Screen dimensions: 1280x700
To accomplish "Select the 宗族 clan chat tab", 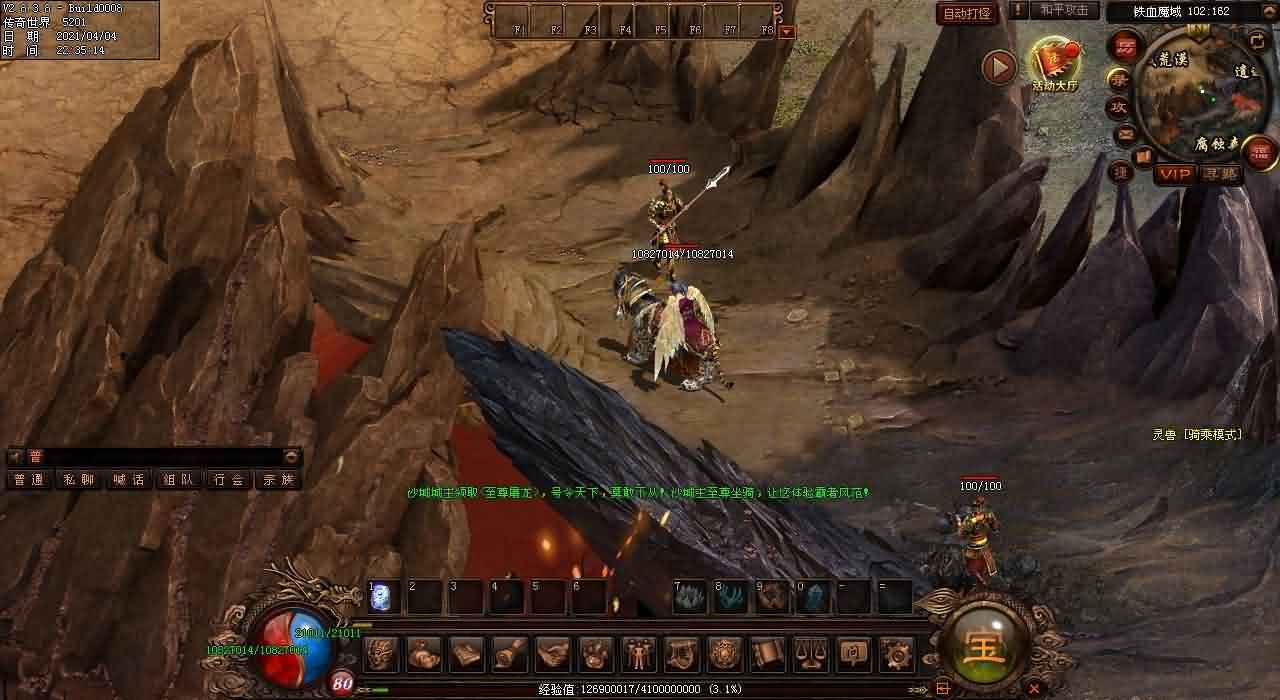I will [x=277, y=480].
